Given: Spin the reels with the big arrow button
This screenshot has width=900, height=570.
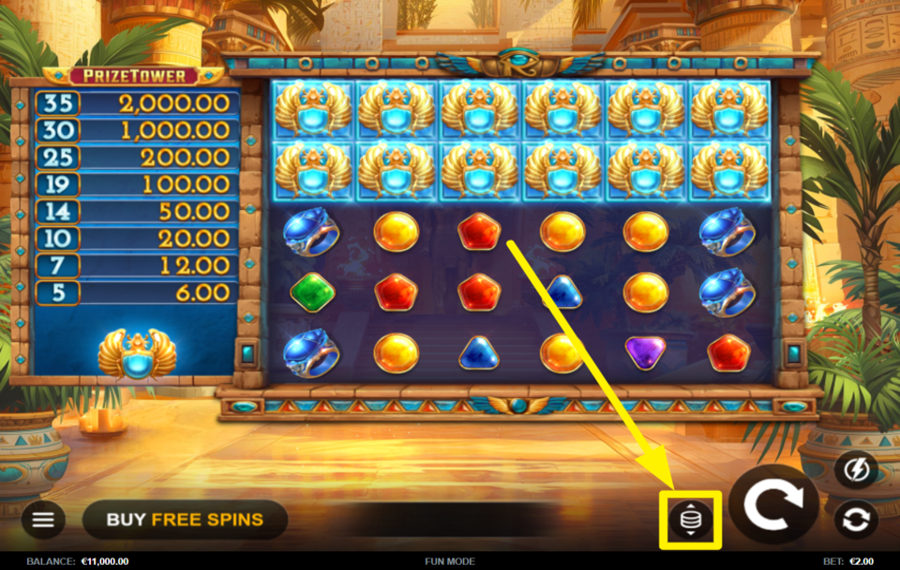Looking at the screenshot, I should (x=773, y=505).
